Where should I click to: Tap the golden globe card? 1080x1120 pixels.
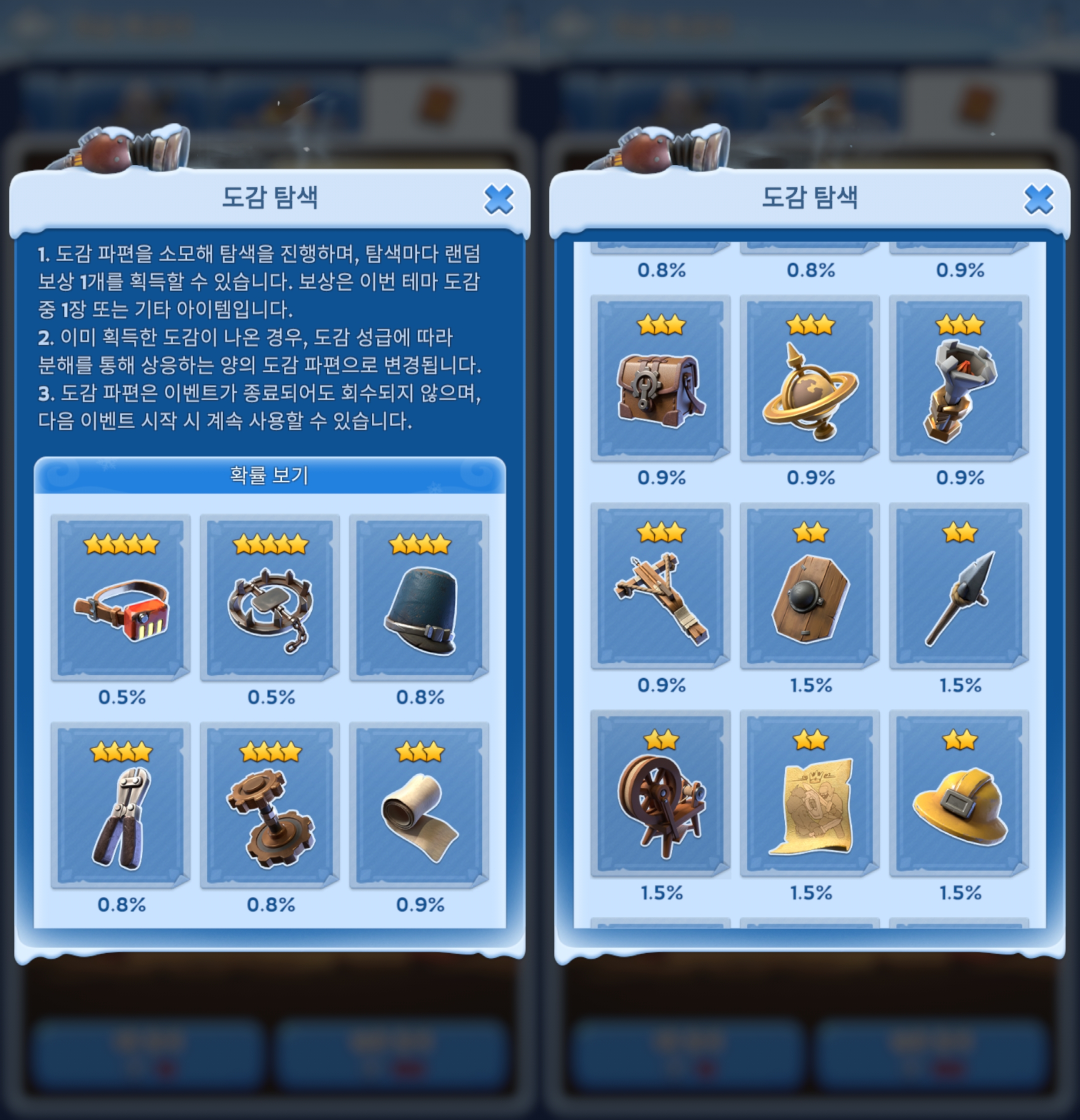click(810, 378)
